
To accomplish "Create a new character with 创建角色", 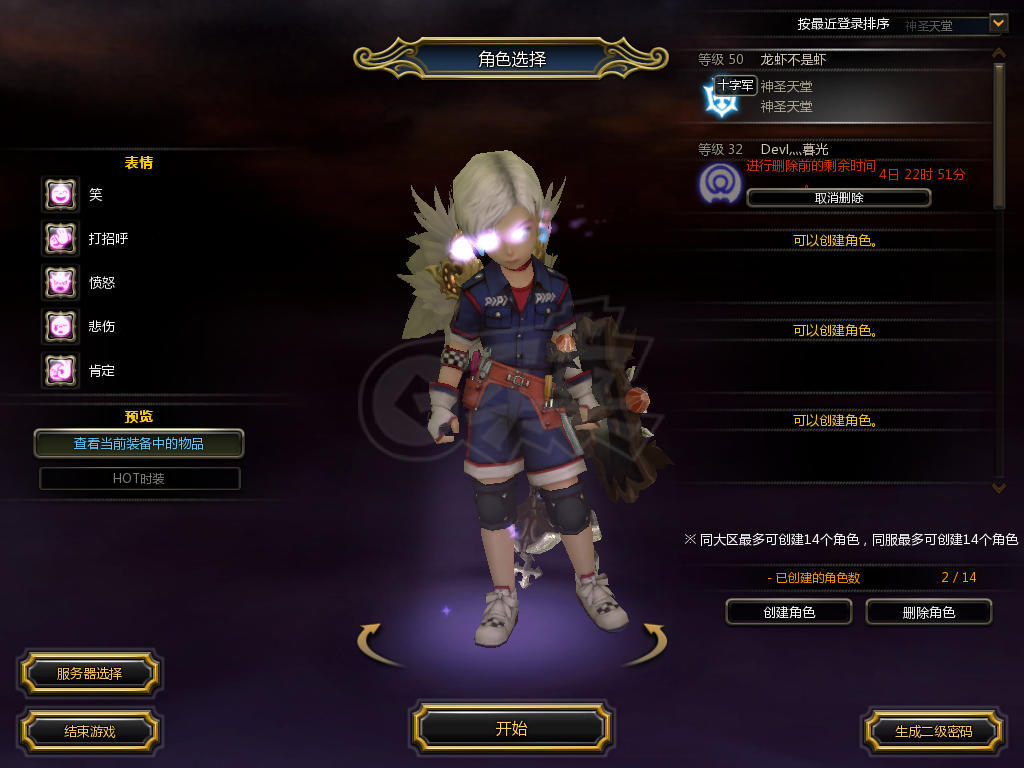I will pyautogui.click(x=788, y=612).
